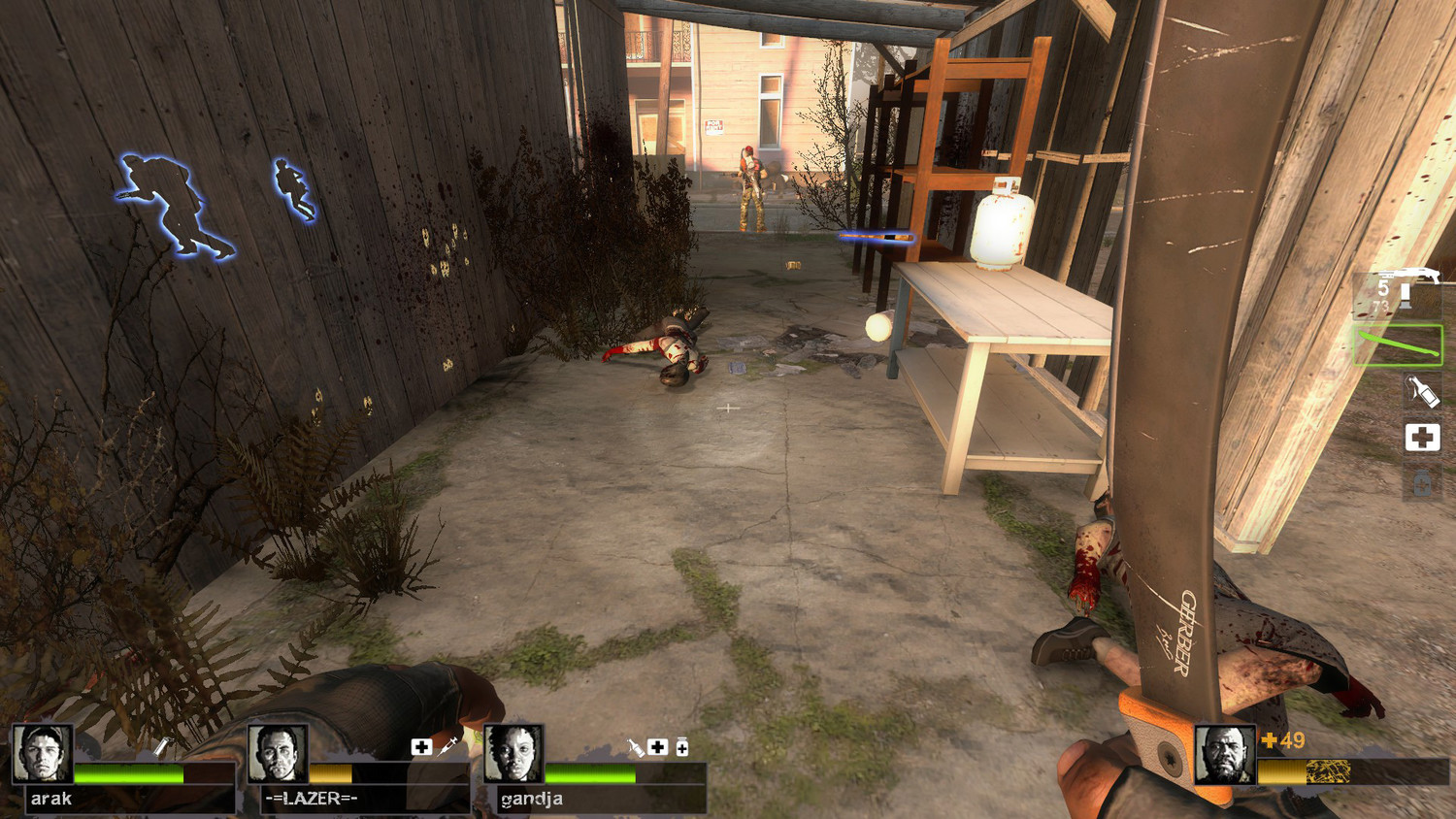Viewport: 1456px width, 819px height.
Task: Click gandja's molotov item icon
Action: coord(635,746)
